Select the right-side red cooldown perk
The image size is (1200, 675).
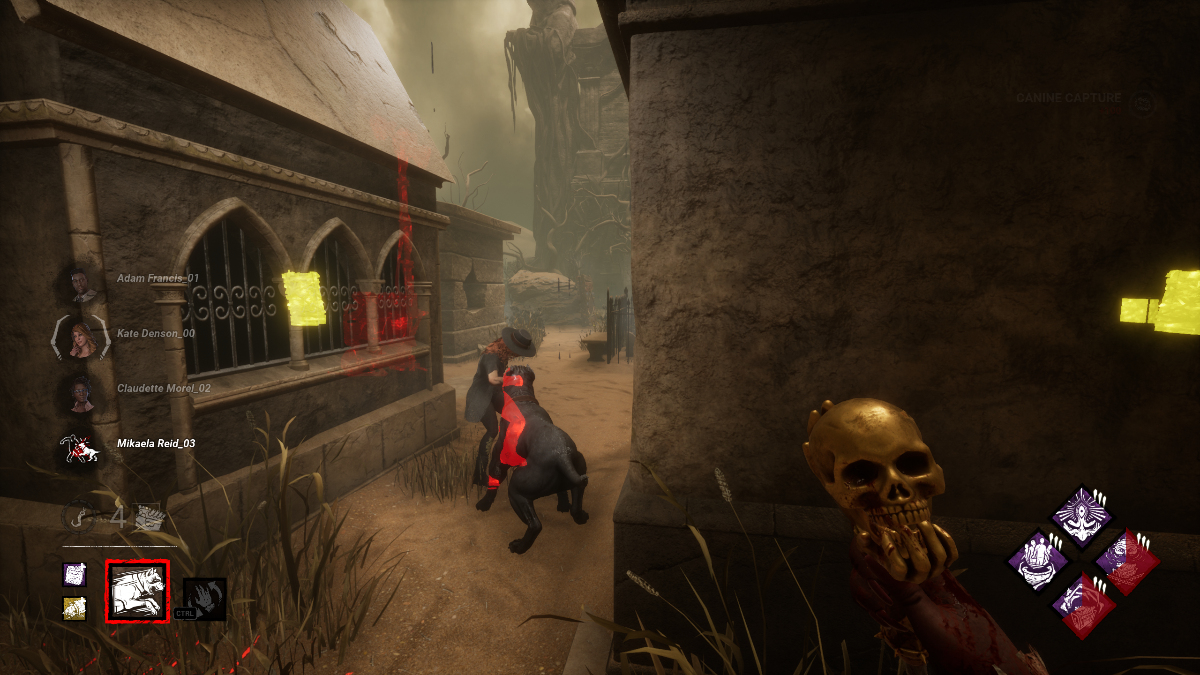coord(1127,562)
